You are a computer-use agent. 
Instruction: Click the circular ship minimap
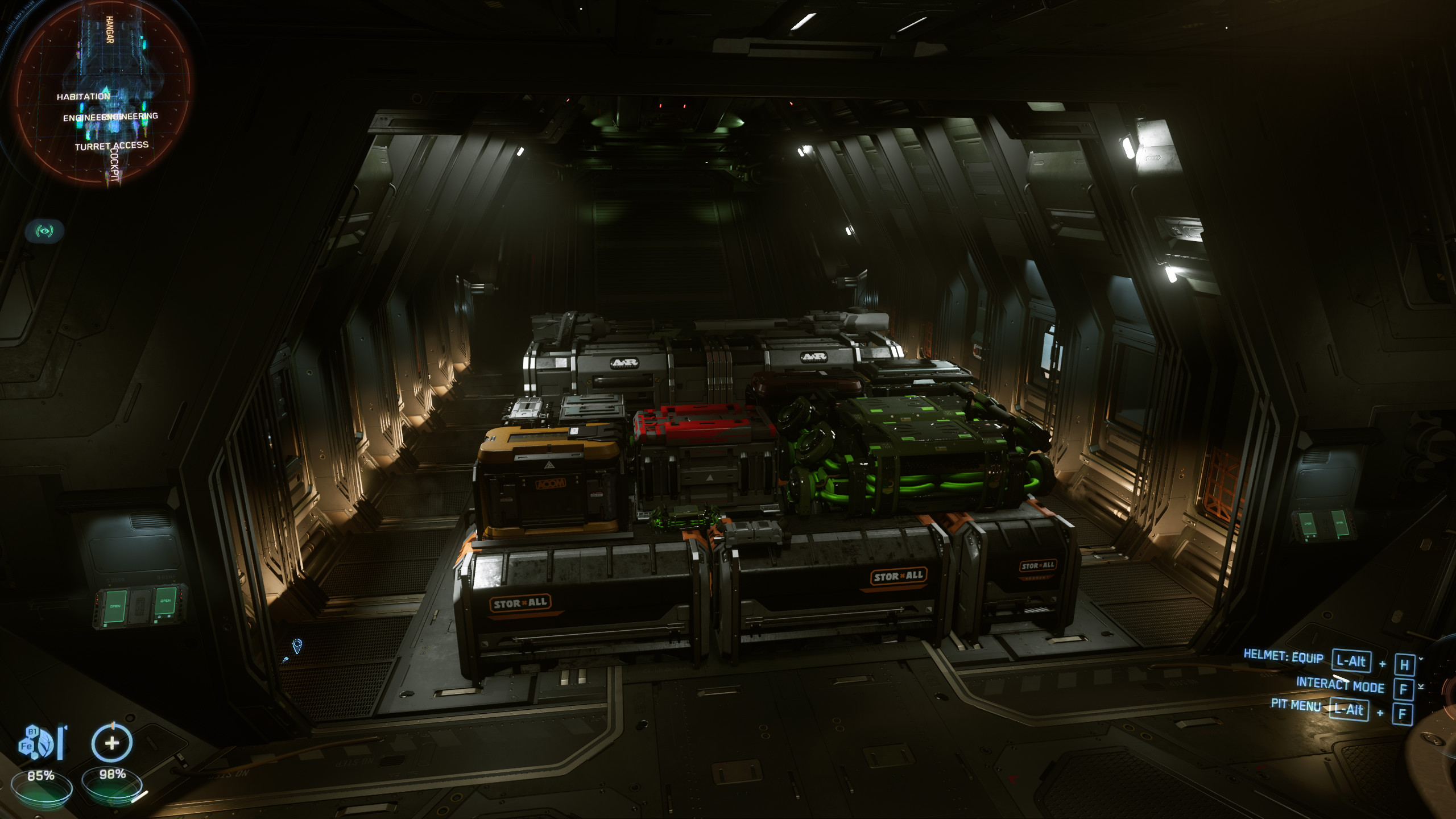click(x=102, y=94)
